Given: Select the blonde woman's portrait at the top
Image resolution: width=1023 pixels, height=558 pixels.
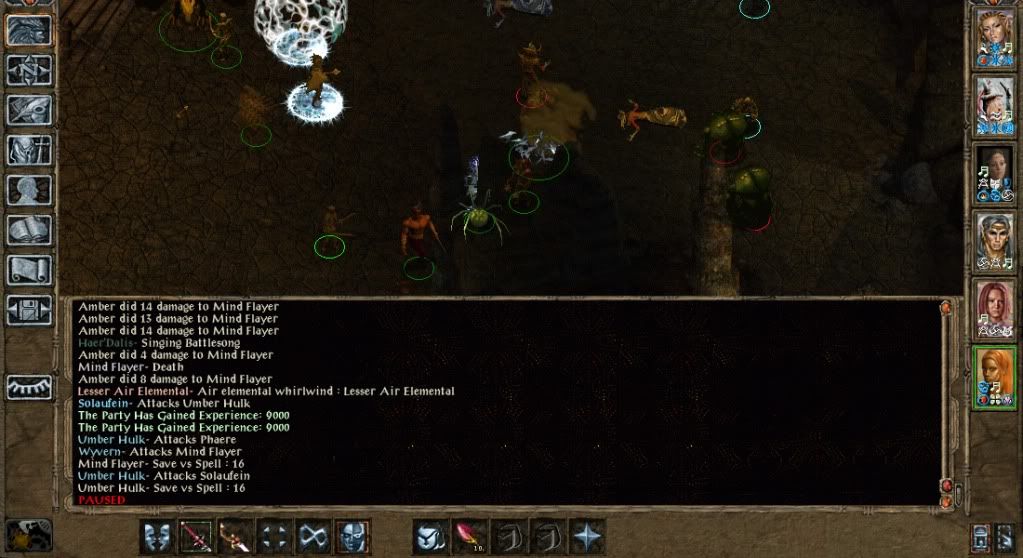Looking at the screenshot, I should [x=995, y=38].
